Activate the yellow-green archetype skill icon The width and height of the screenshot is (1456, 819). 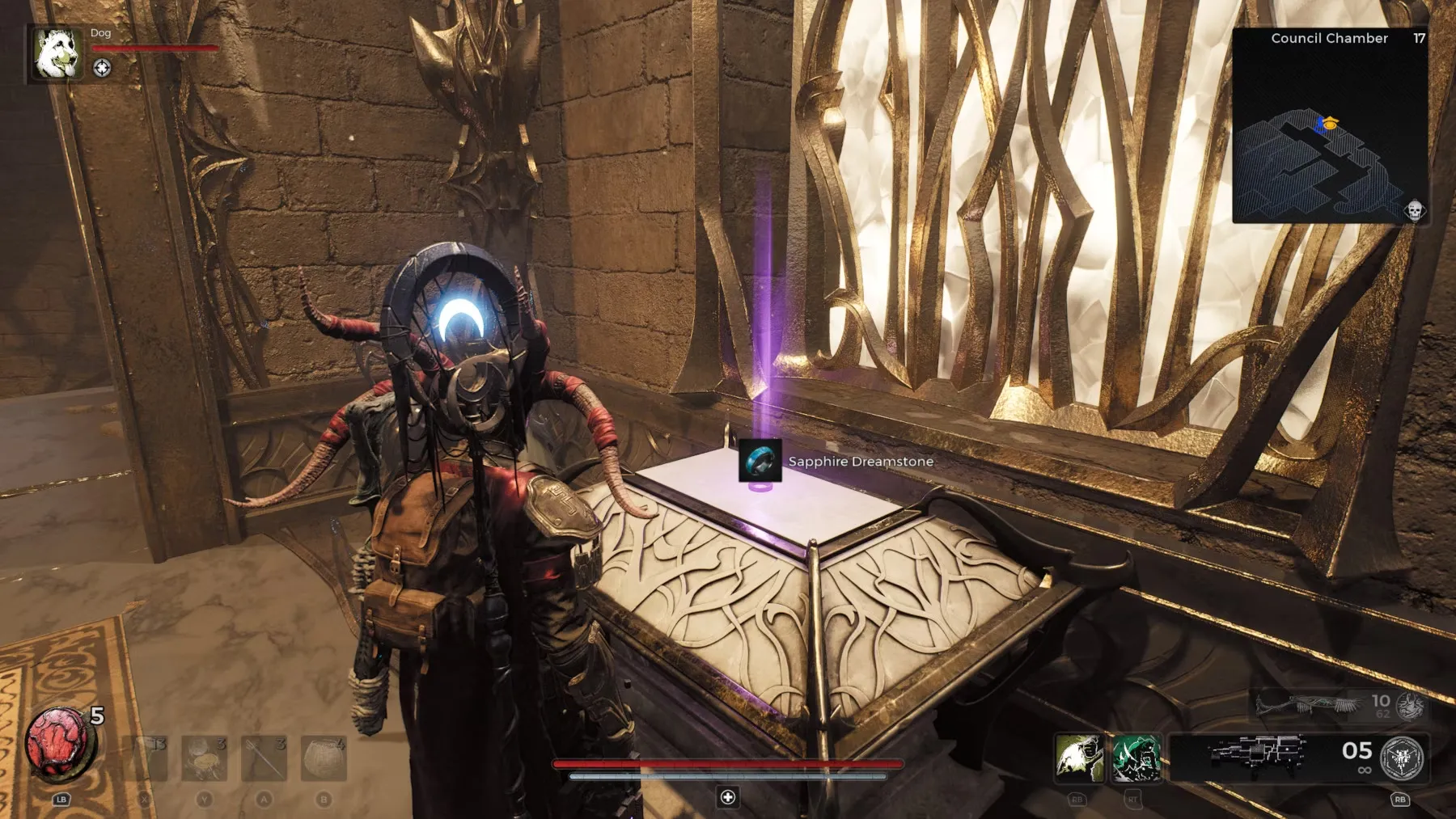click(x=1078, y=758)
